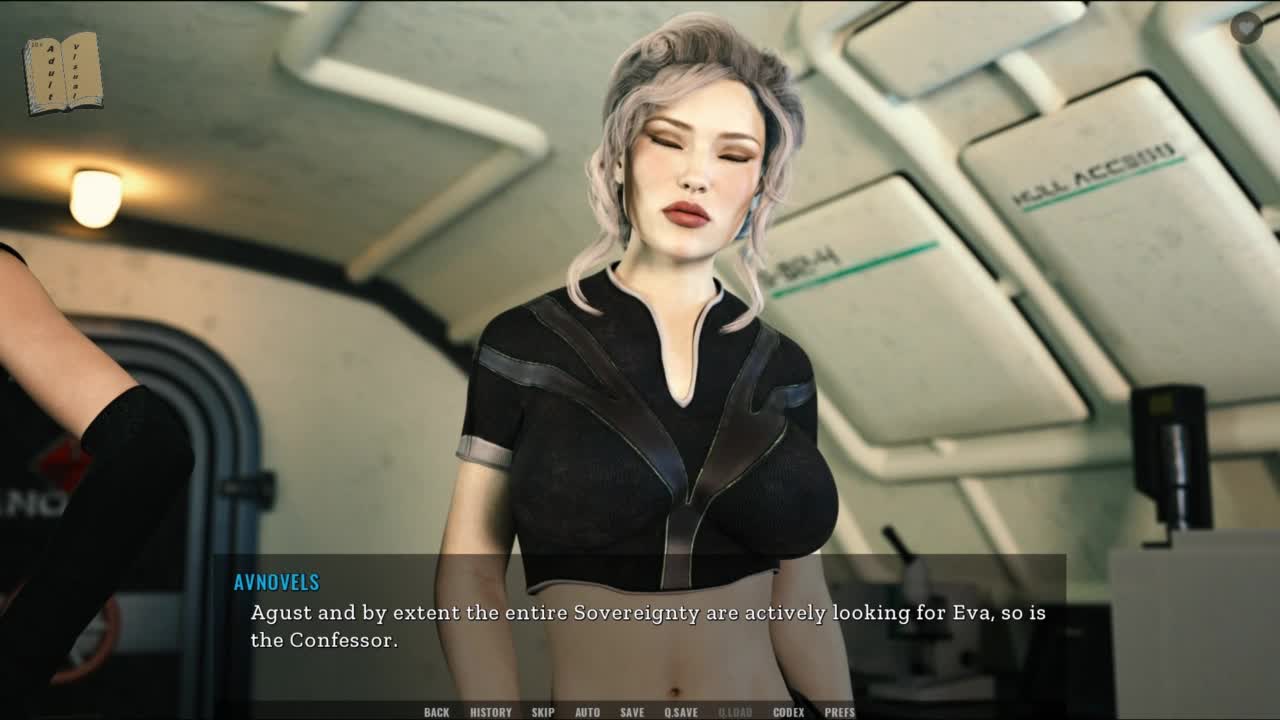Open the dialogue History log
This screenshot has height=720, width=1280.
[x=490, y=712]
